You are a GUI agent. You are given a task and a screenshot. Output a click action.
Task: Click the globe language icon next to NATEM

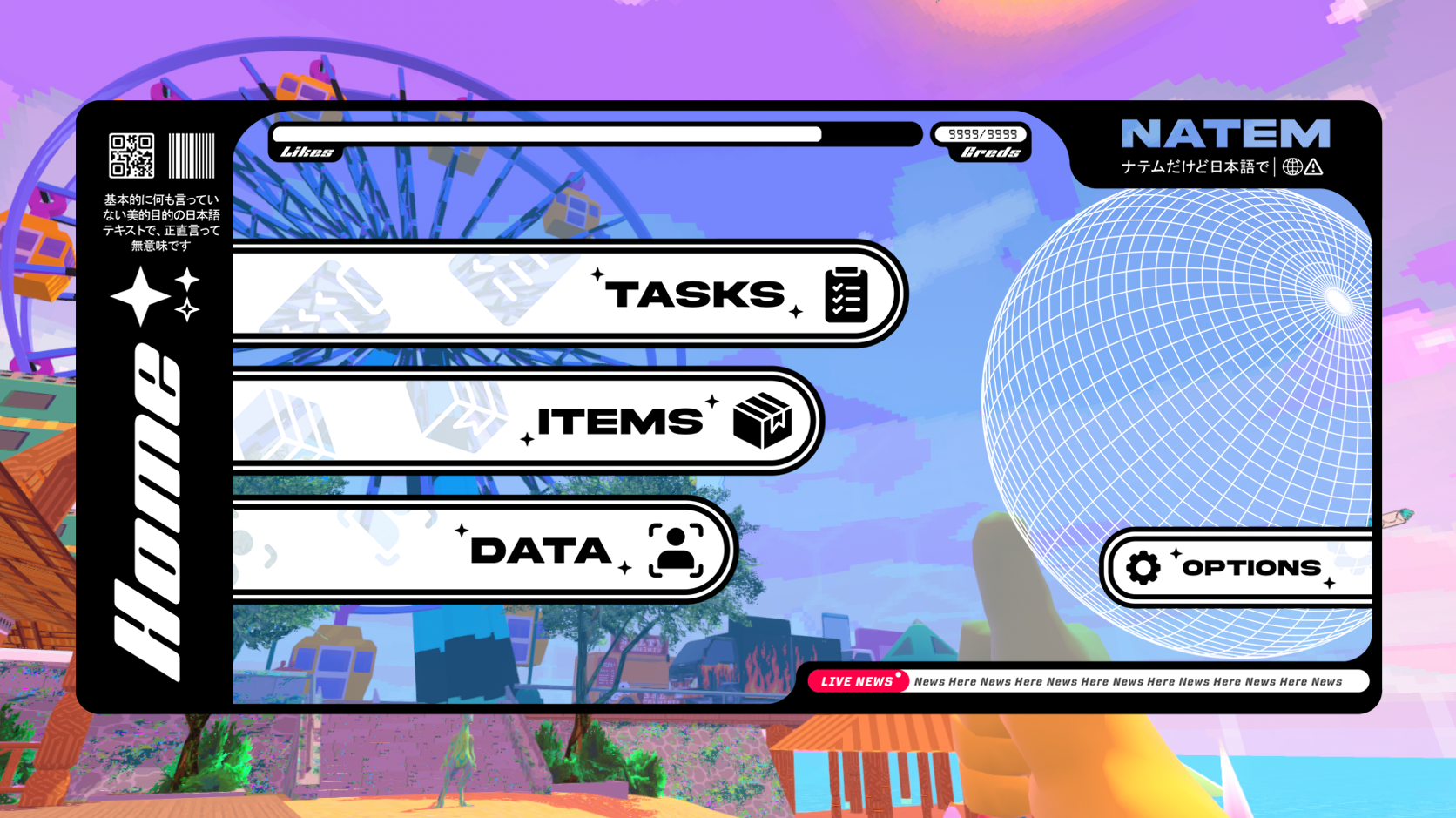click(1292, 166)
